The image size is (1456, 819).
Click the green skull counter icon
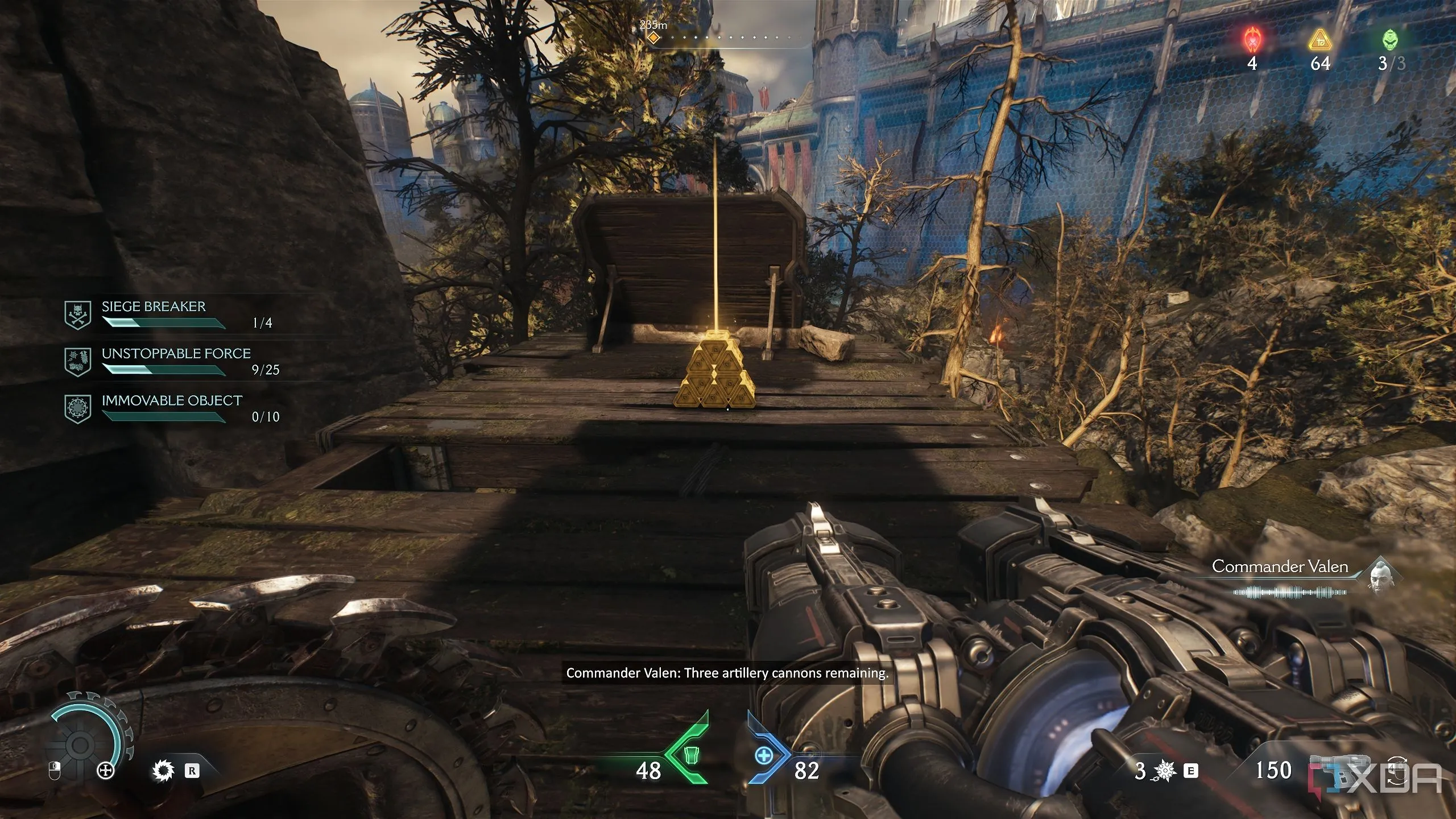pyautogui.click(x=1390, y=41)
